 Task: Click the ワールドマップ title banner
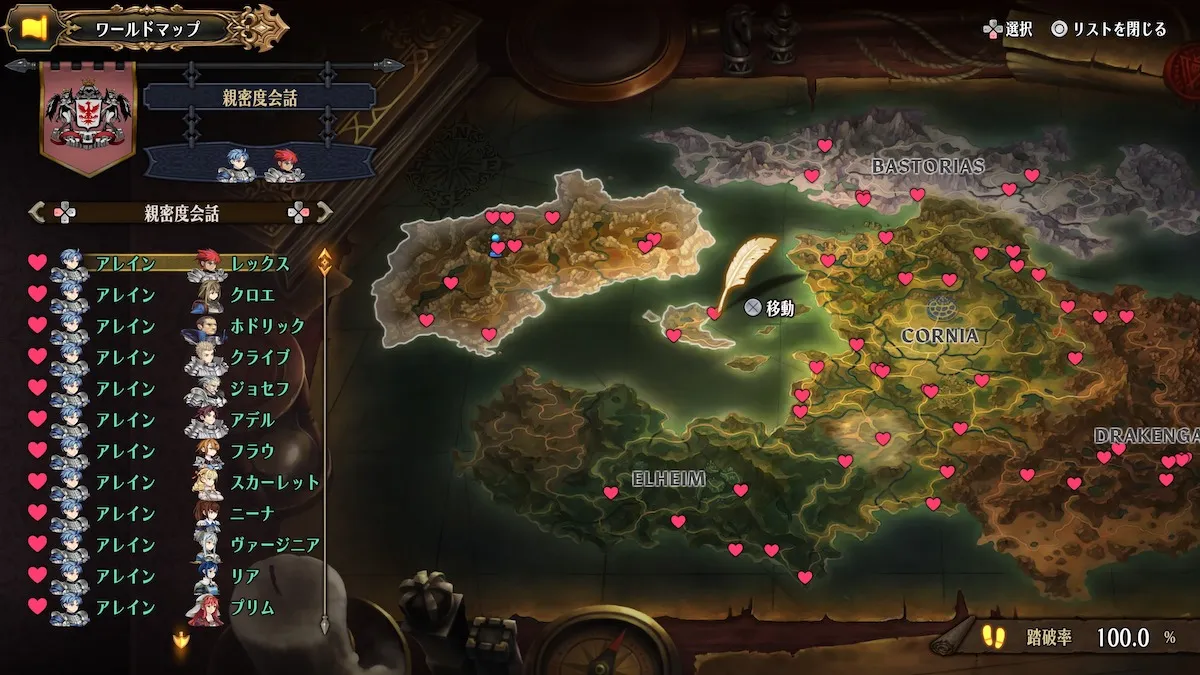pyautogui.click(x=148, y=28)
